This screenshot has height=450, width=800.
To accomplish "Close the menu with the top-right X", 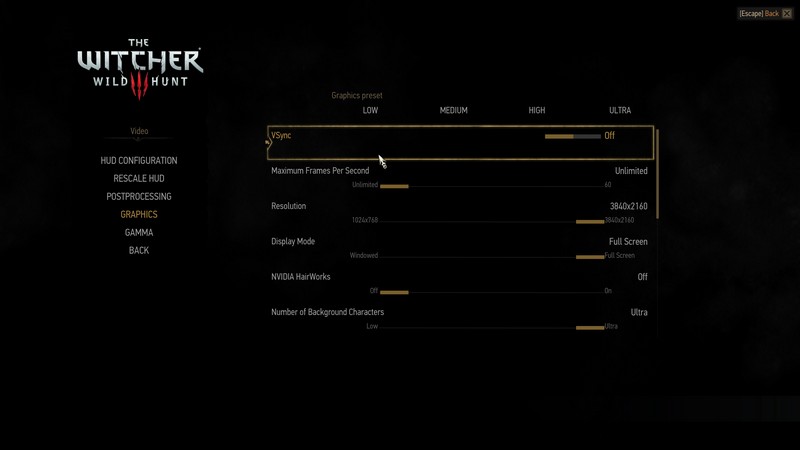I will [x=787, y=14].
